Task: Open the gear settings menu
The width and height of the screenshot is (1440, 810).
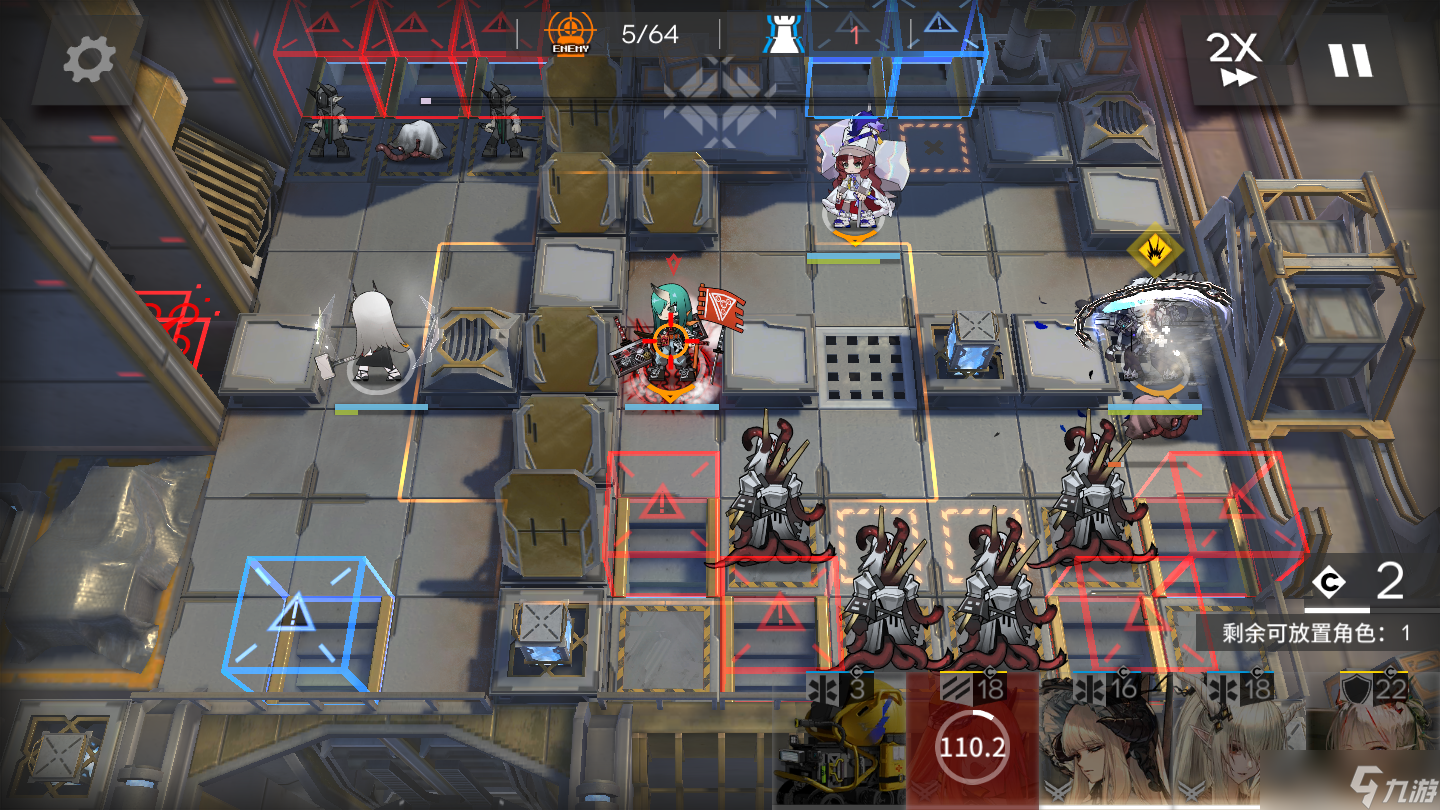Action: (x=89, y=62)
